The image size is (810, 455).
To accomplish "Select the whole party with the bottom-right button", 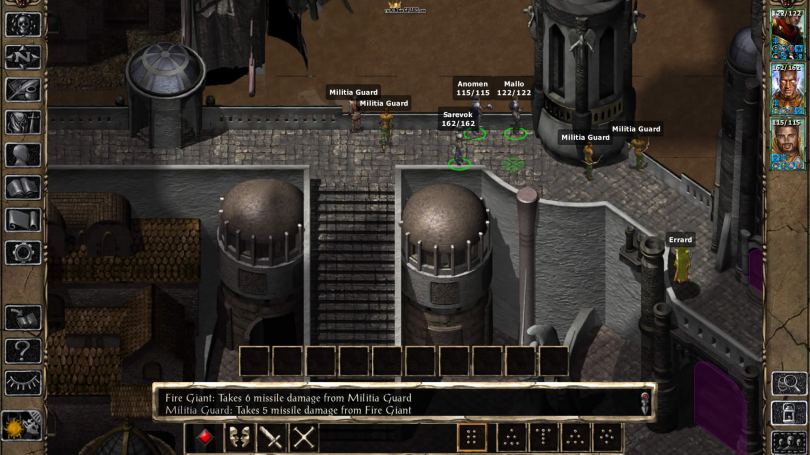I will tap(788, 441).
